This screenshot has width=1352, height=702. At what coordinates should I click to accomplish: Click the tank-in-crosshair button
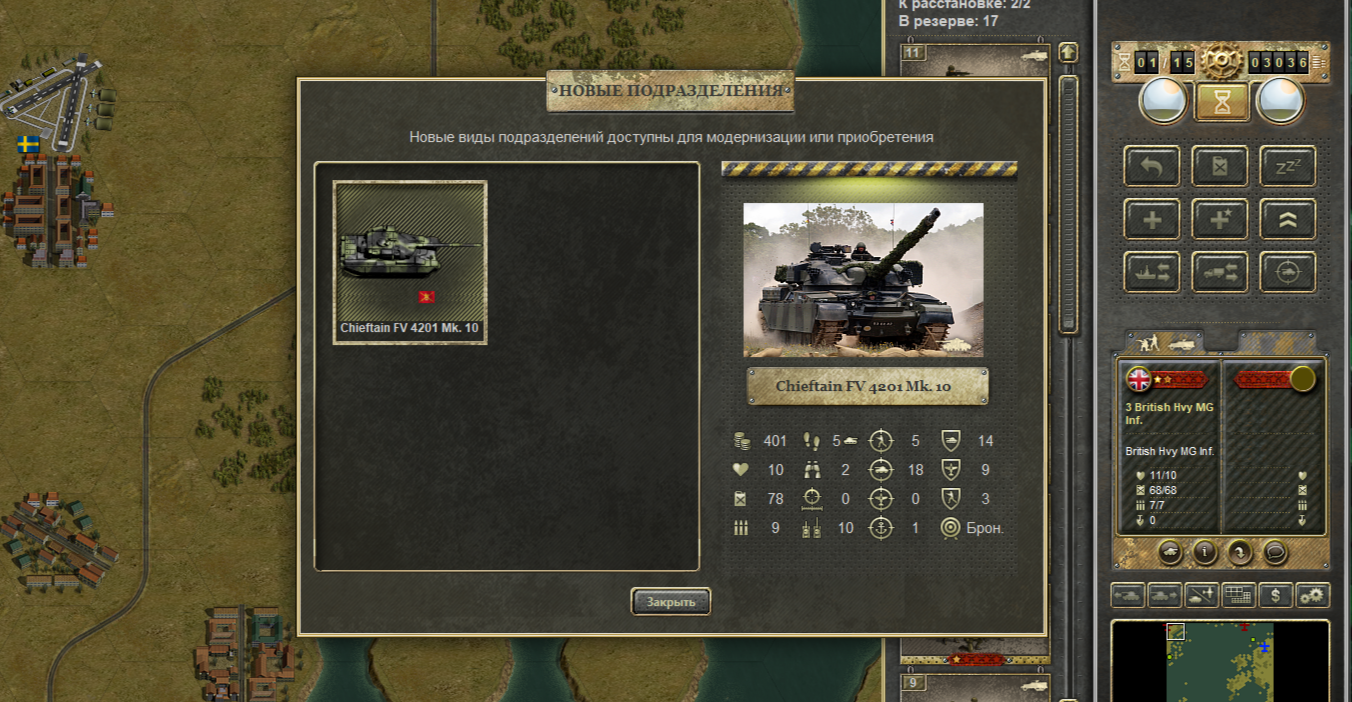coord(1287,272)
